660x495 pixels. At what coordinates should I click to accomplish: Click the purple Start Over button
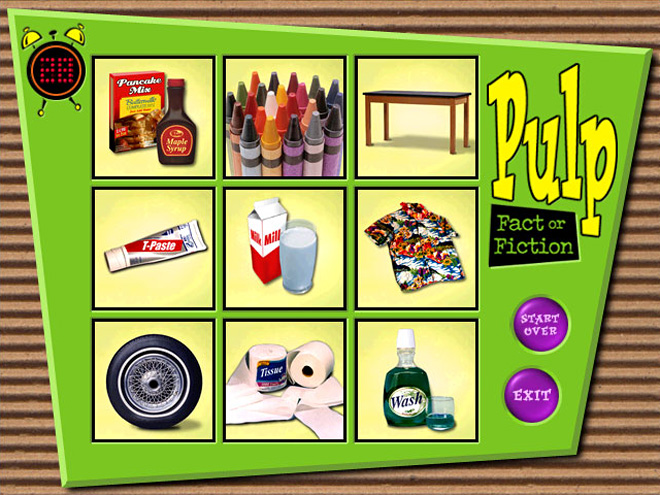tap(541, 324)
